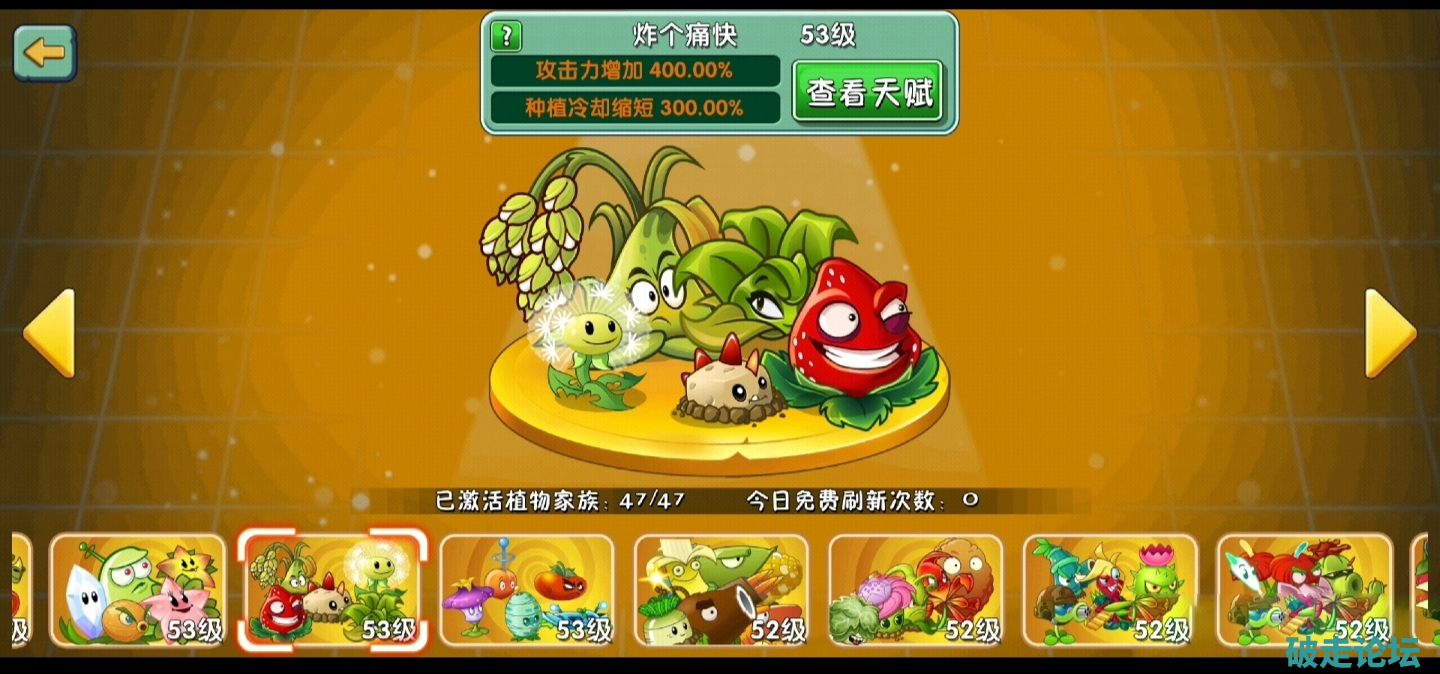Choose the family card with purple mushroom and tomato
Screen dimensions: 1440x674
[527, 590]
